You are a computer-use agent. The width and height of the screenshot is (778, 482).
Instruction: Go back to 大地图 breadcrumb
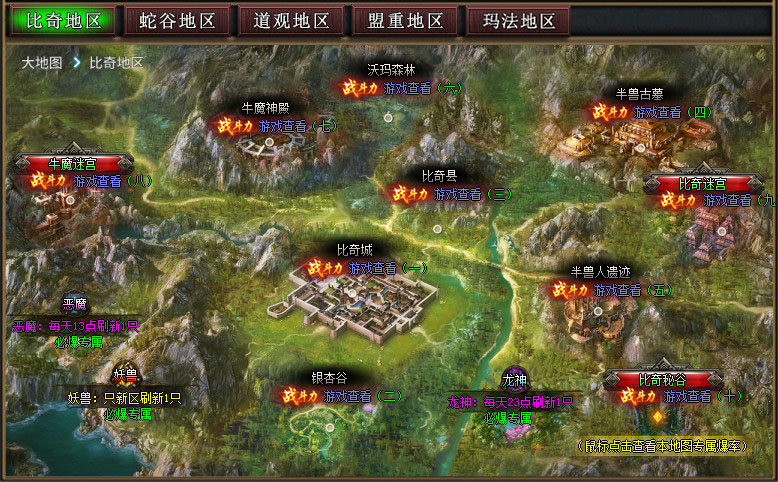pyautogui.click(x=42, y=62)
